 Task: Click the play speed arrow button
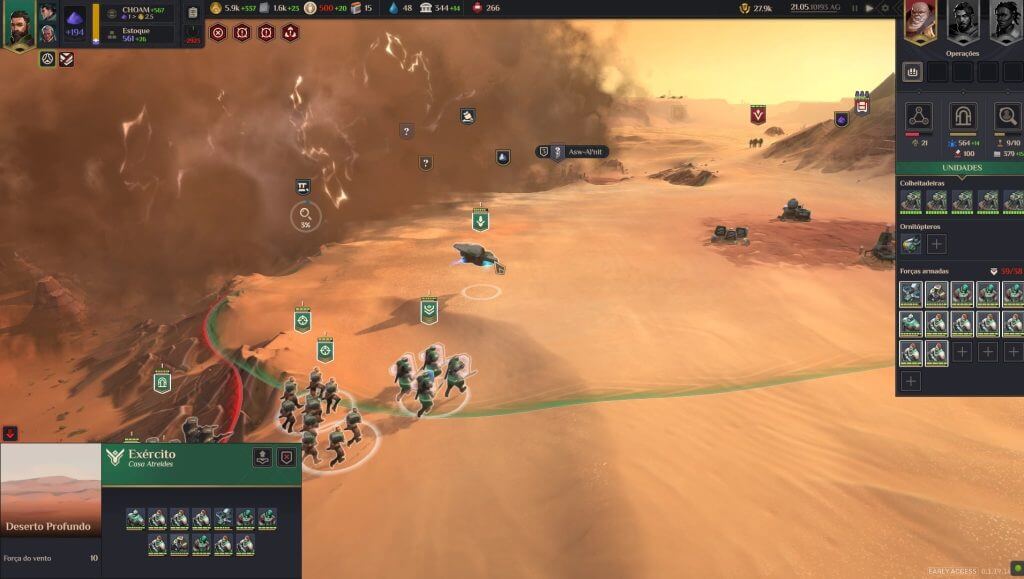coord(869,8)
